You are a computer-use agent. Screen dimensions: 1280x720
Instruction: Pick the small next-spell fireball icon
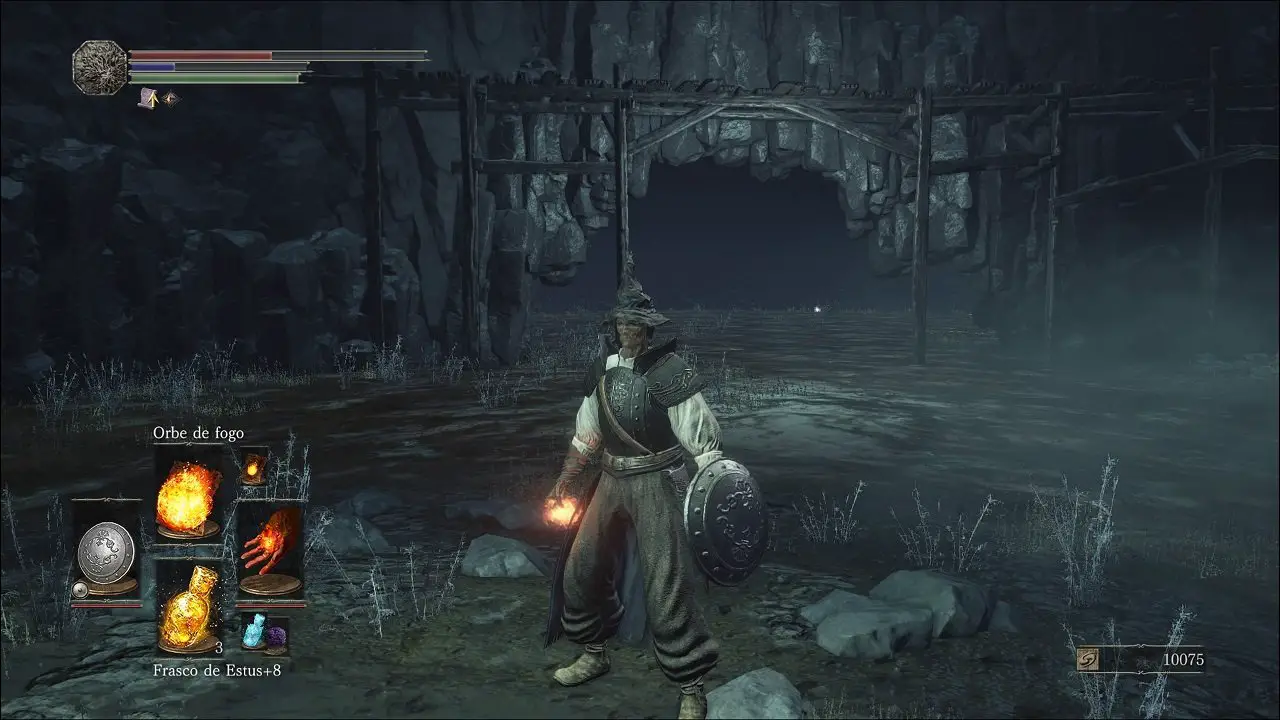tap(254, 466)
